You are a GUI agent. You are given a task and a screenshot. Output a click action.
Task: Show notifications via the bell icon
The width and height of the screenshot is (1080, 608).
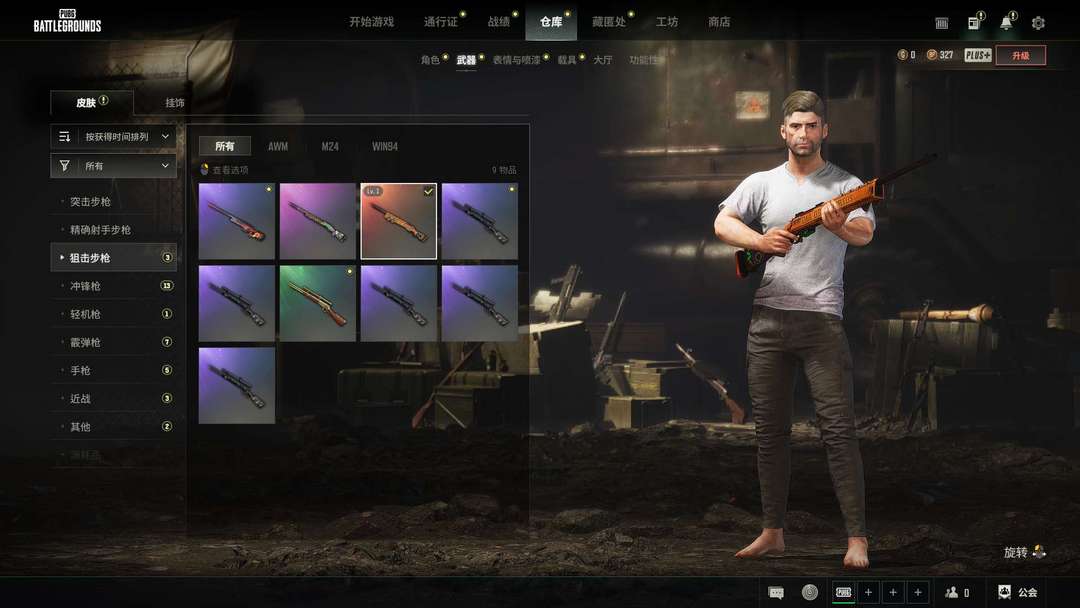pyautogui.click(x=1006, y=23)
